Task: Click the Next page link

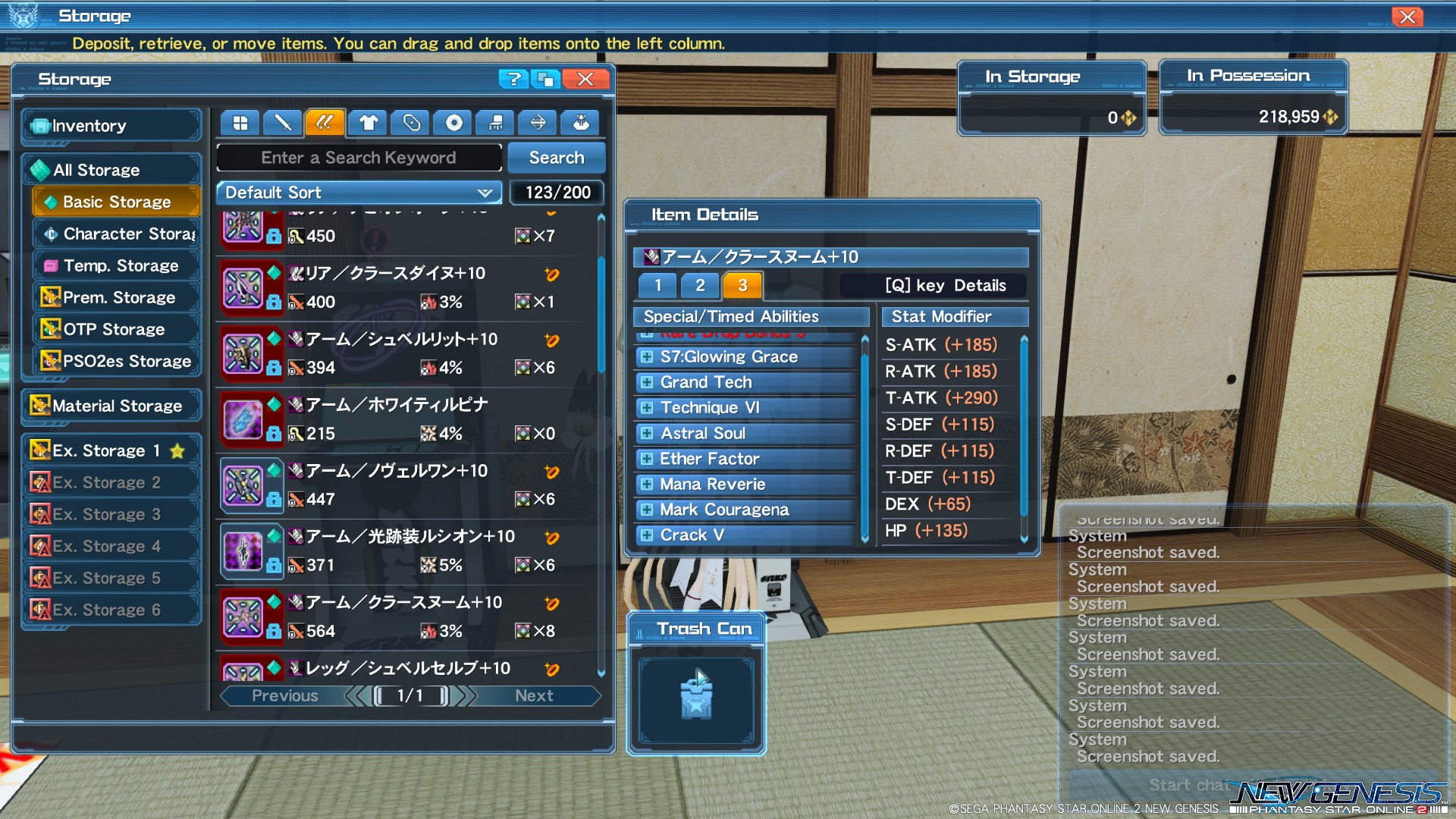Action: pyautogui.click(x=533, y=695)
